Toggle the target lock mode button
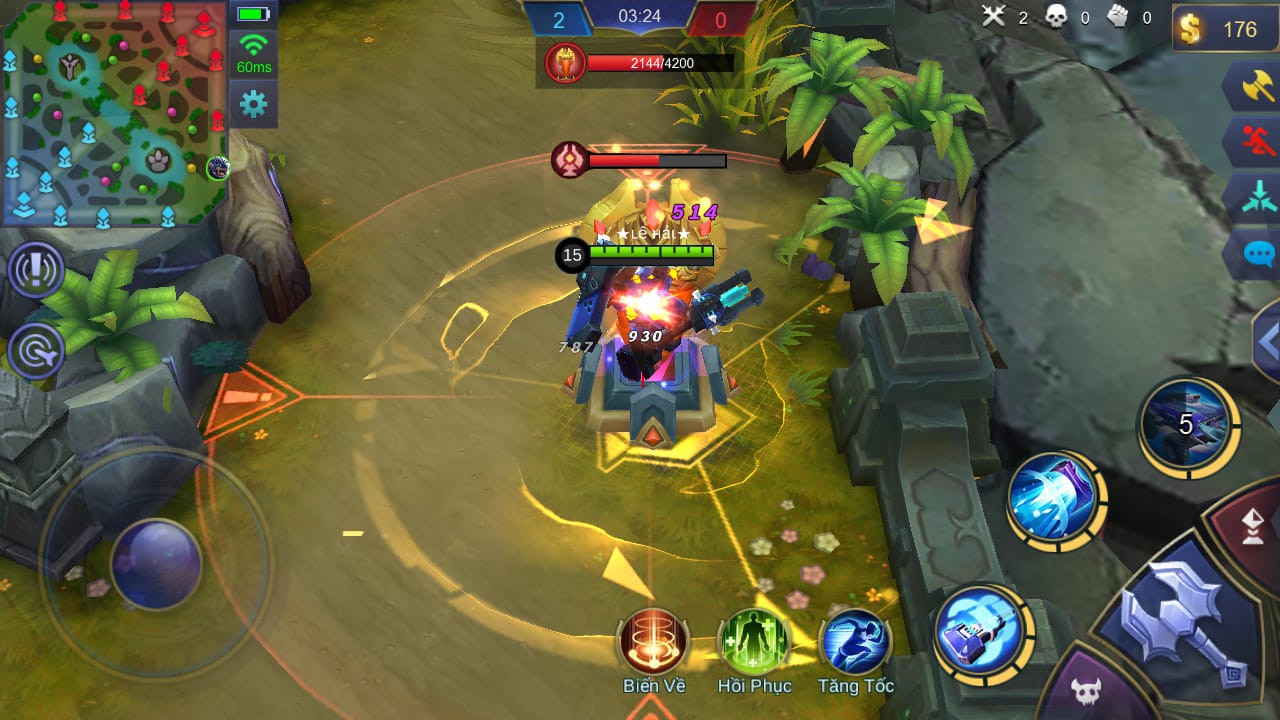Screen dimensions: 1280x720 tap(36, 352)
